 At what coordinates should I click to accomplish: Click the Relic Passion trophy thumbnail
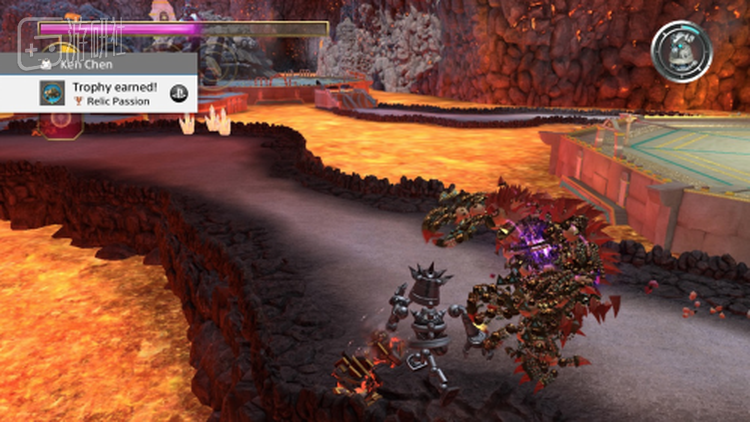tap(52, 94)
